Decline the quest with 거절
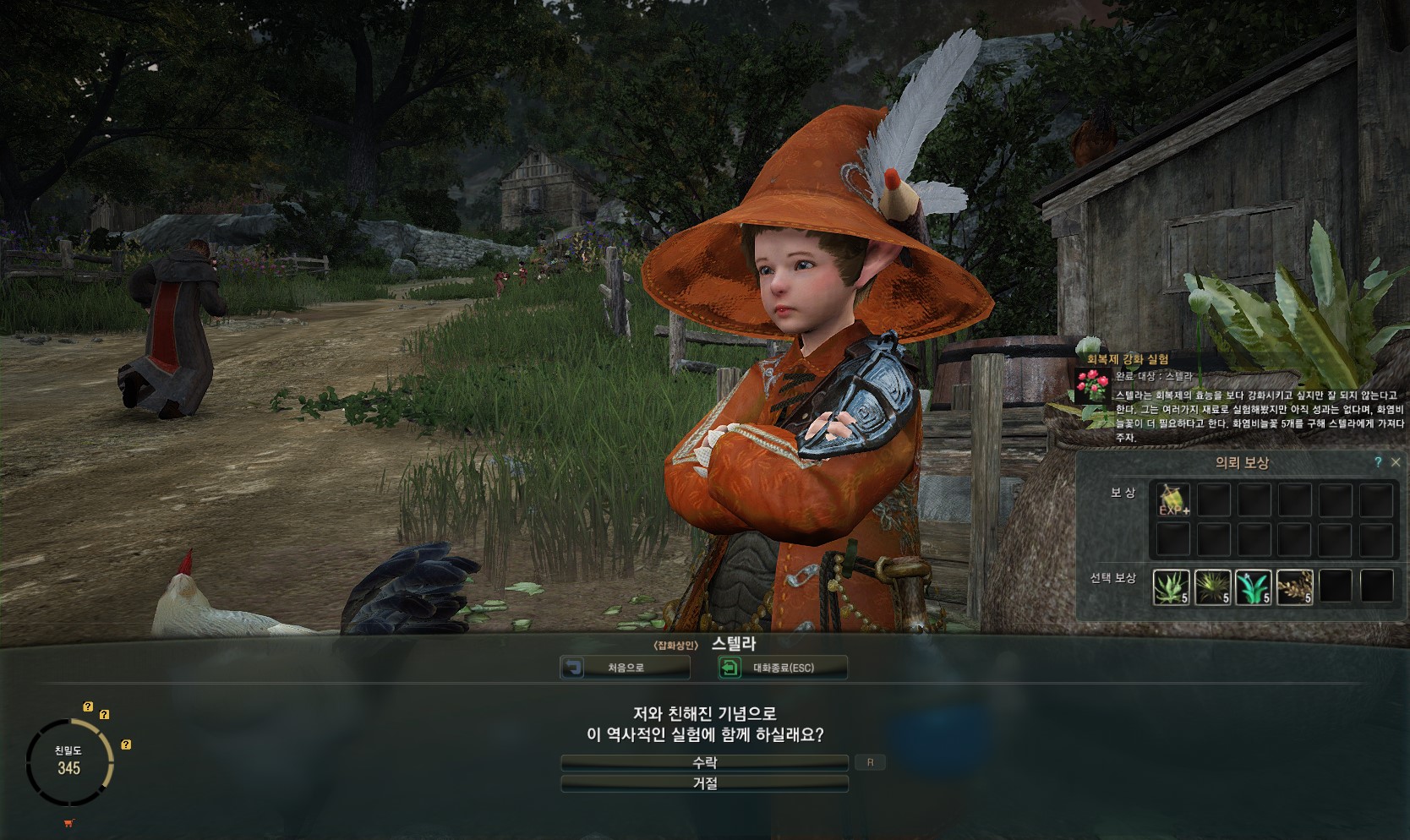The width and height of the screenshot is (1410, 840). [704, 784]
